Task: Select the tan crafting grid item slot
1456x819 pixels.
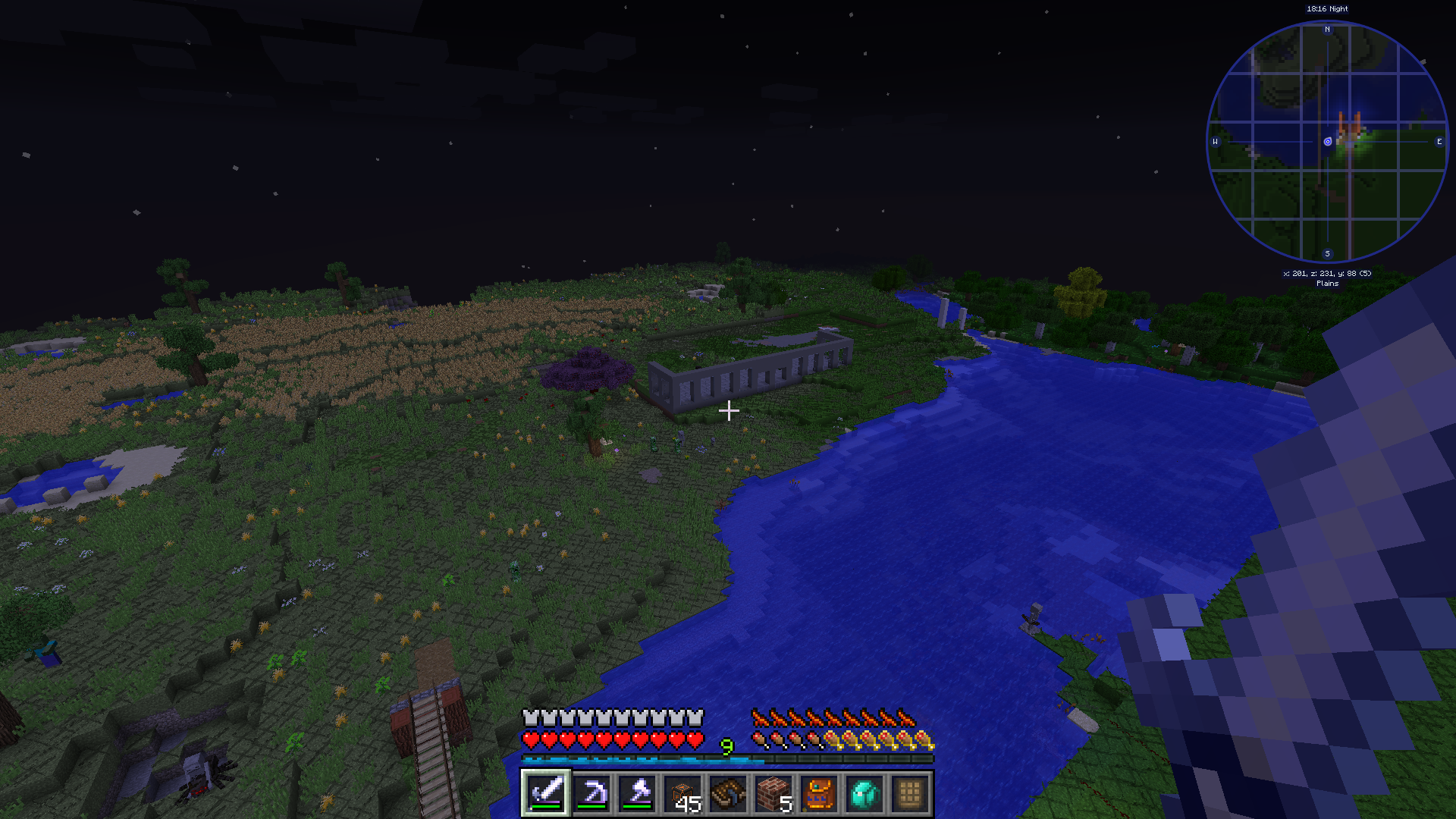Action: click(910, 793)
